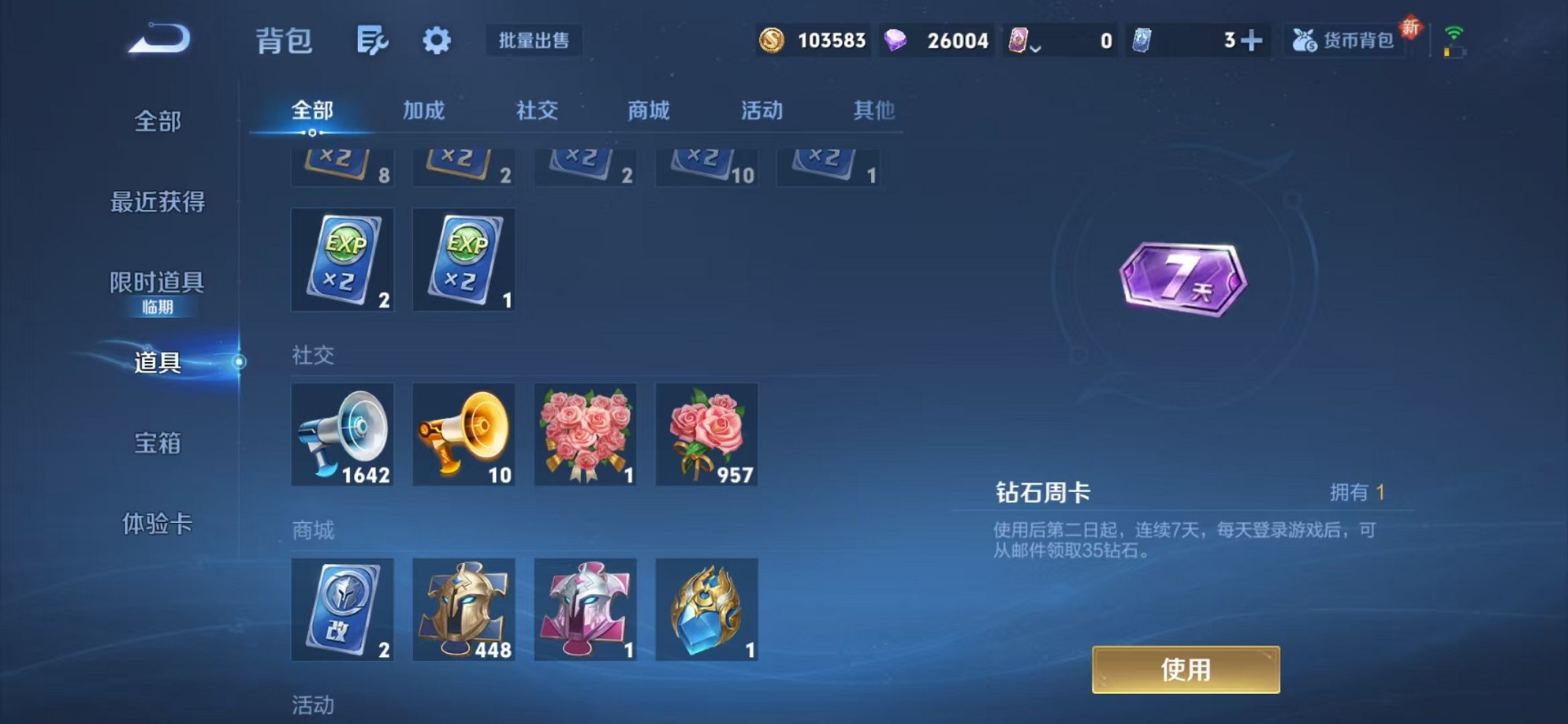Expand the 其他 filter options
Viewport: 1568px width, 724px height.
coord(873,111)
